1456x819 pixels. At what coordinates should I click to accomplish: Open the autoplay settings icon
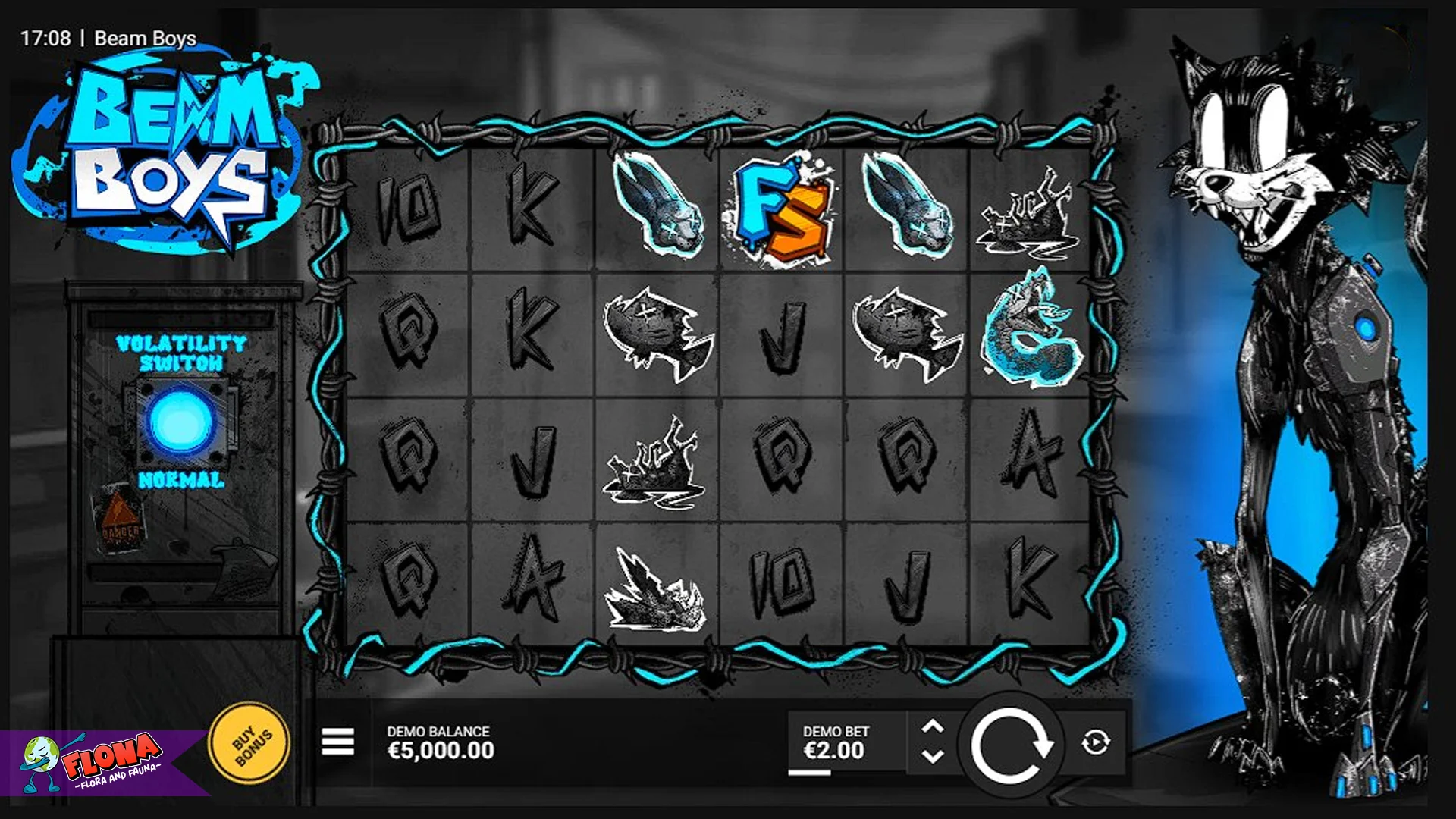click(x=1095, y=742)
